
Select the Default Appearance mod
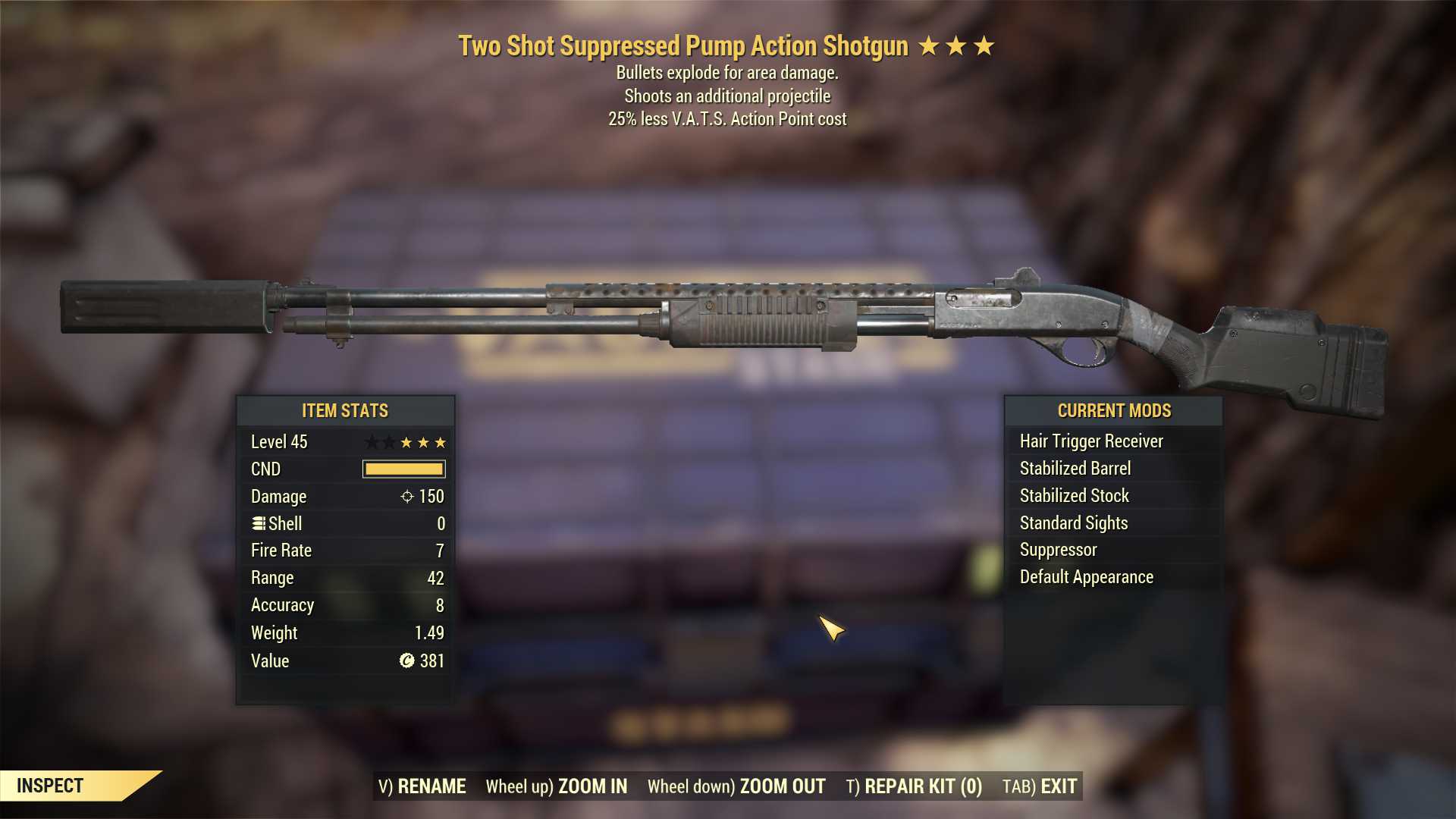[x=1086, y=576]
